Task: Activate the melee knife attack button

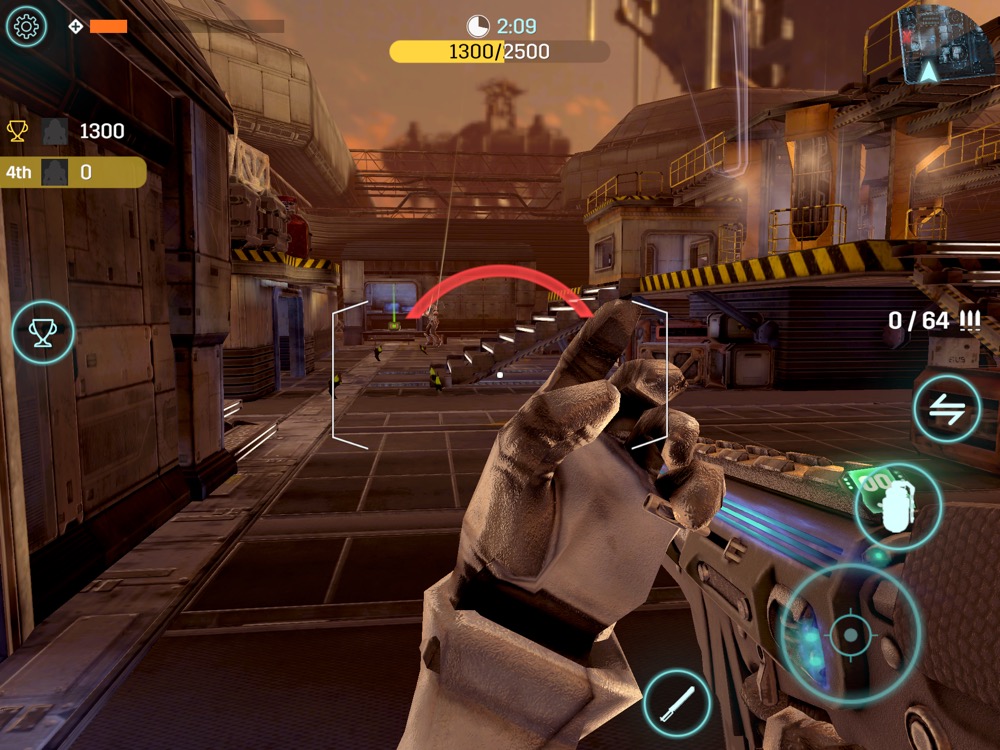Action: [677, 703]
